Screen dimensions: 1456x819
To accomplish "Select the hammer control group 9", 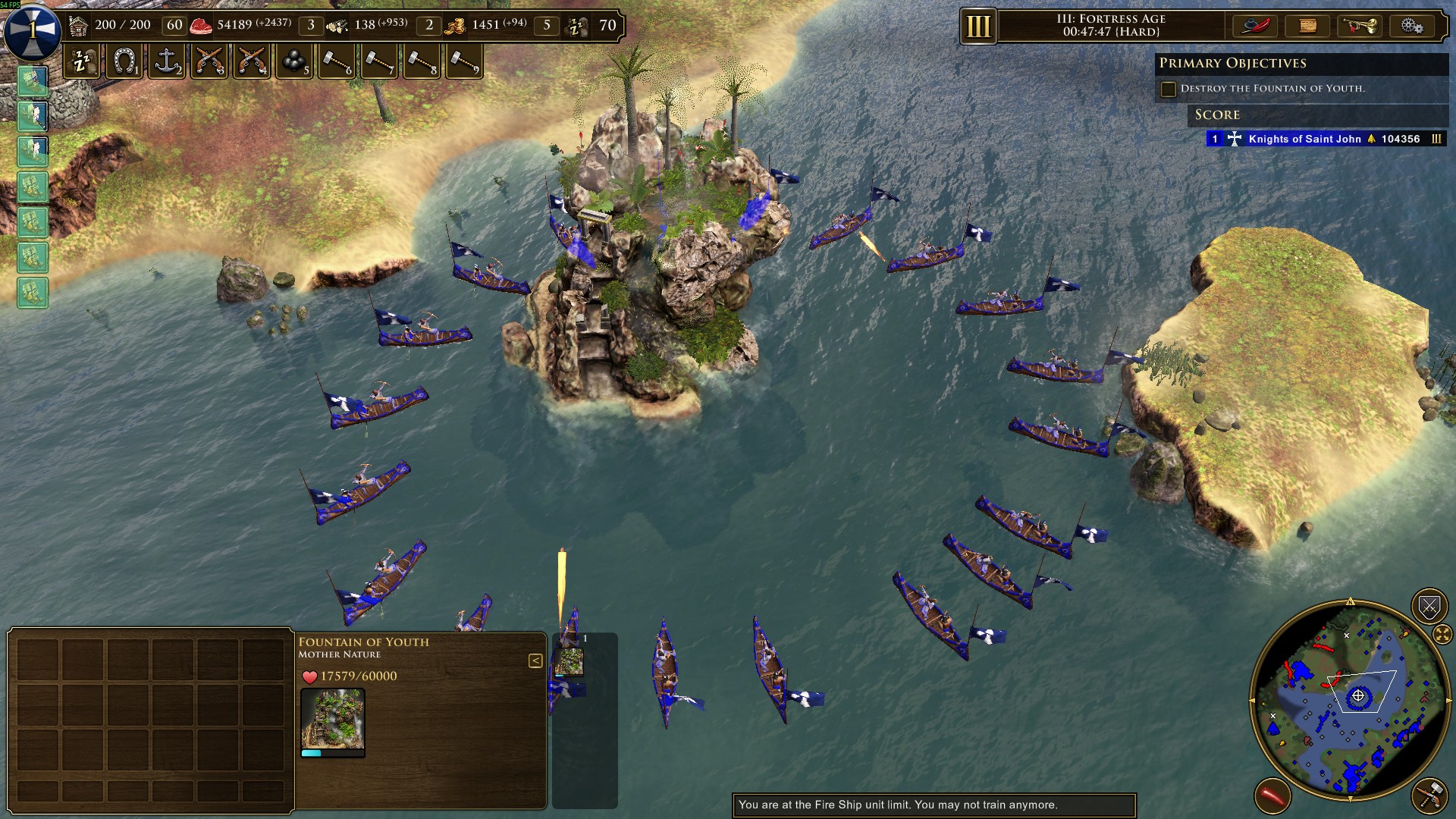I will click(463, 61).
